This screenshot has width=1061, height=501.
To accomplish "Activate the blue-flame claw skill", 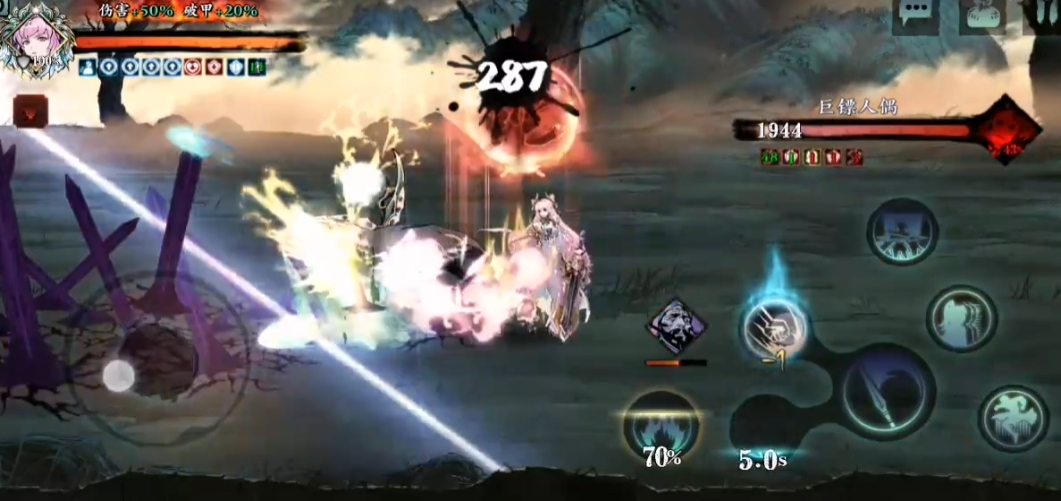I will 774,328.
